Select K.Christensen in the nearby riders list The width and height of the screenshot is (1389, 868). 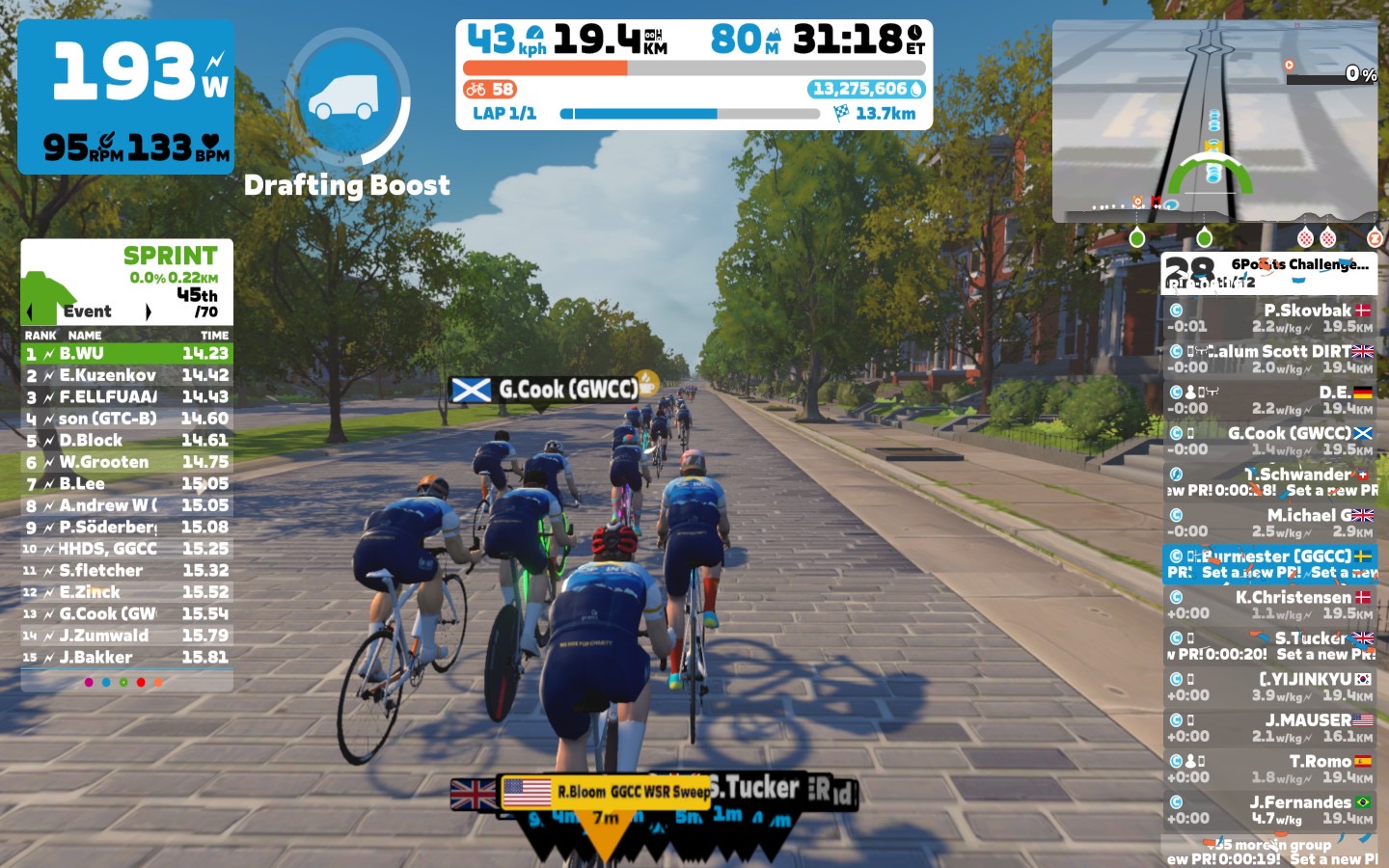point(1269,605)
